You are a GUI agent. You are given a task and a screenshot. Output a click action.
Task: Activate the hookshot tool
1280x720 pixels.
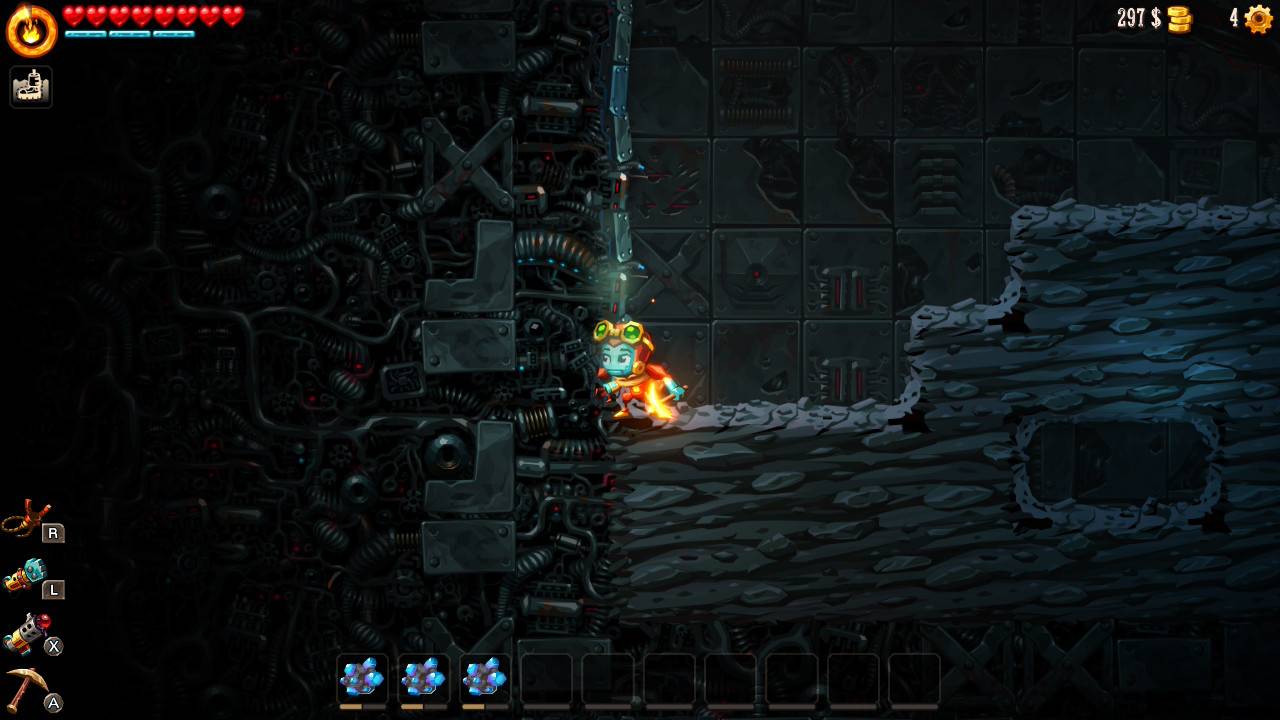27,520
